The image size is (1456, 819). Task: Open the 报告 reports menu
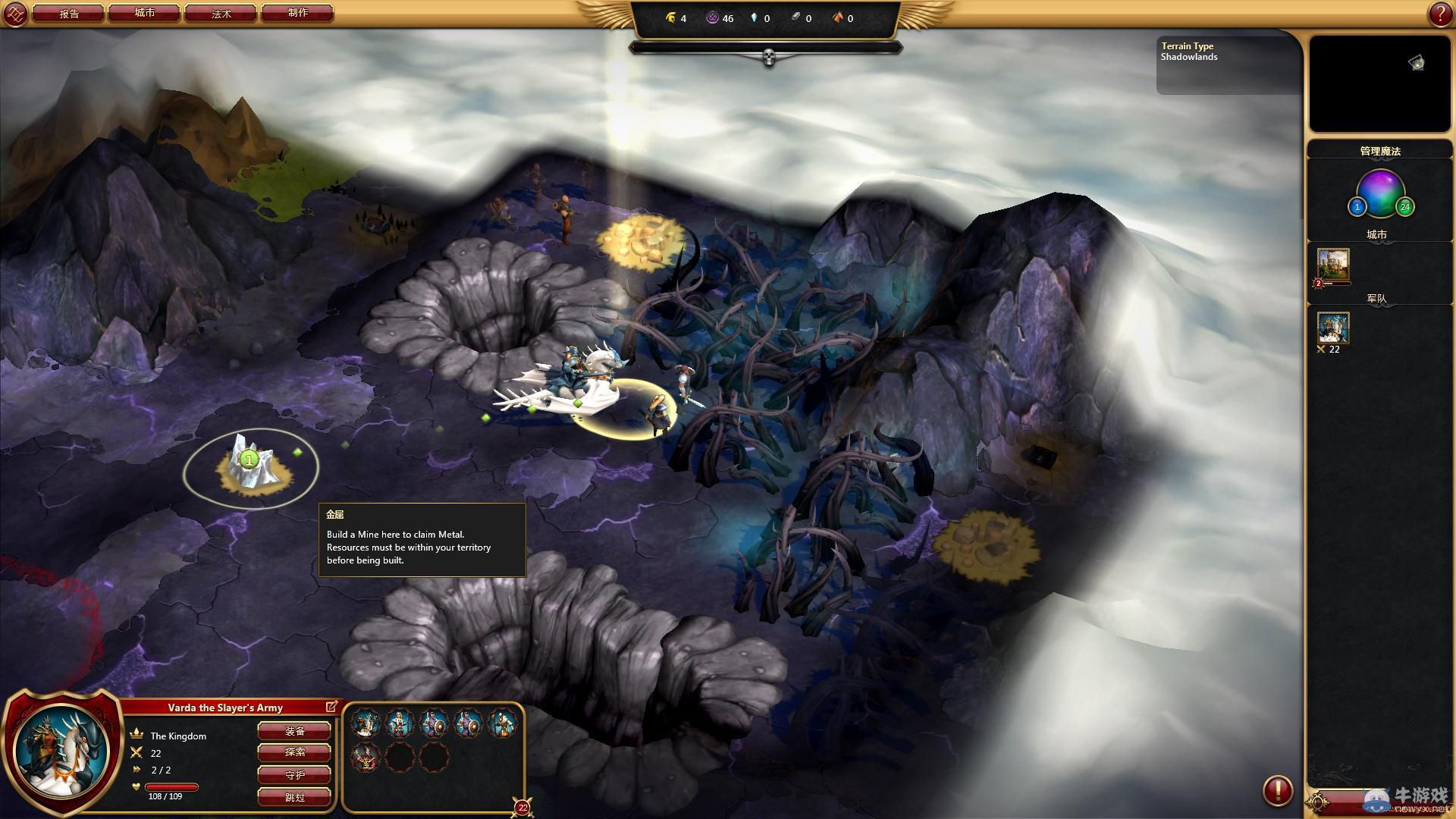[69, 13]
